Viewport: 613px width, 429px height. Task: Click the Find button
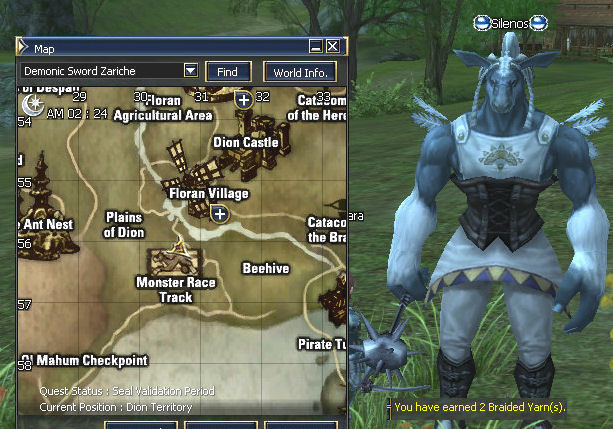227,72
